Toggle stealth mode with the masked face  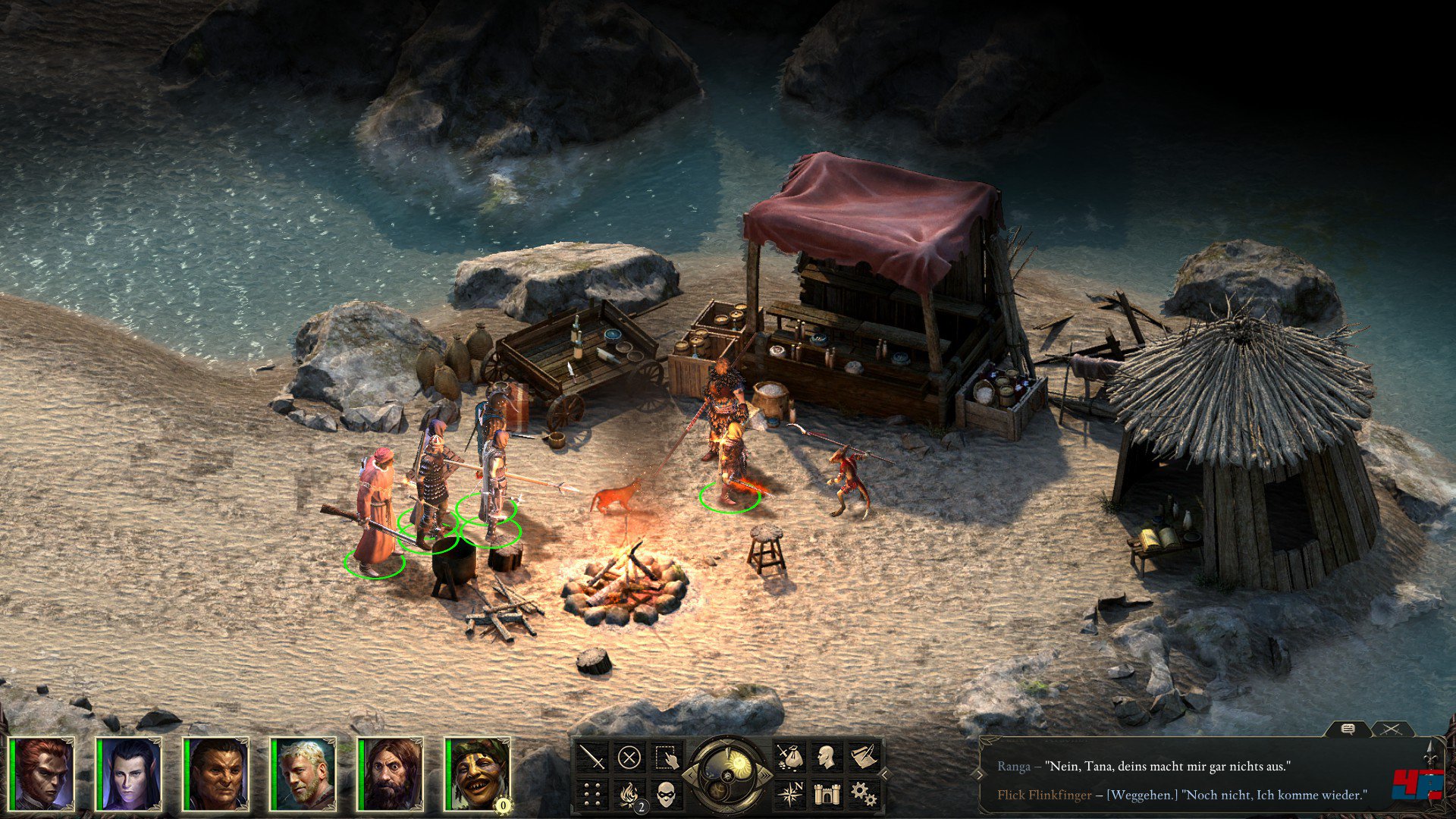[666, 794]
